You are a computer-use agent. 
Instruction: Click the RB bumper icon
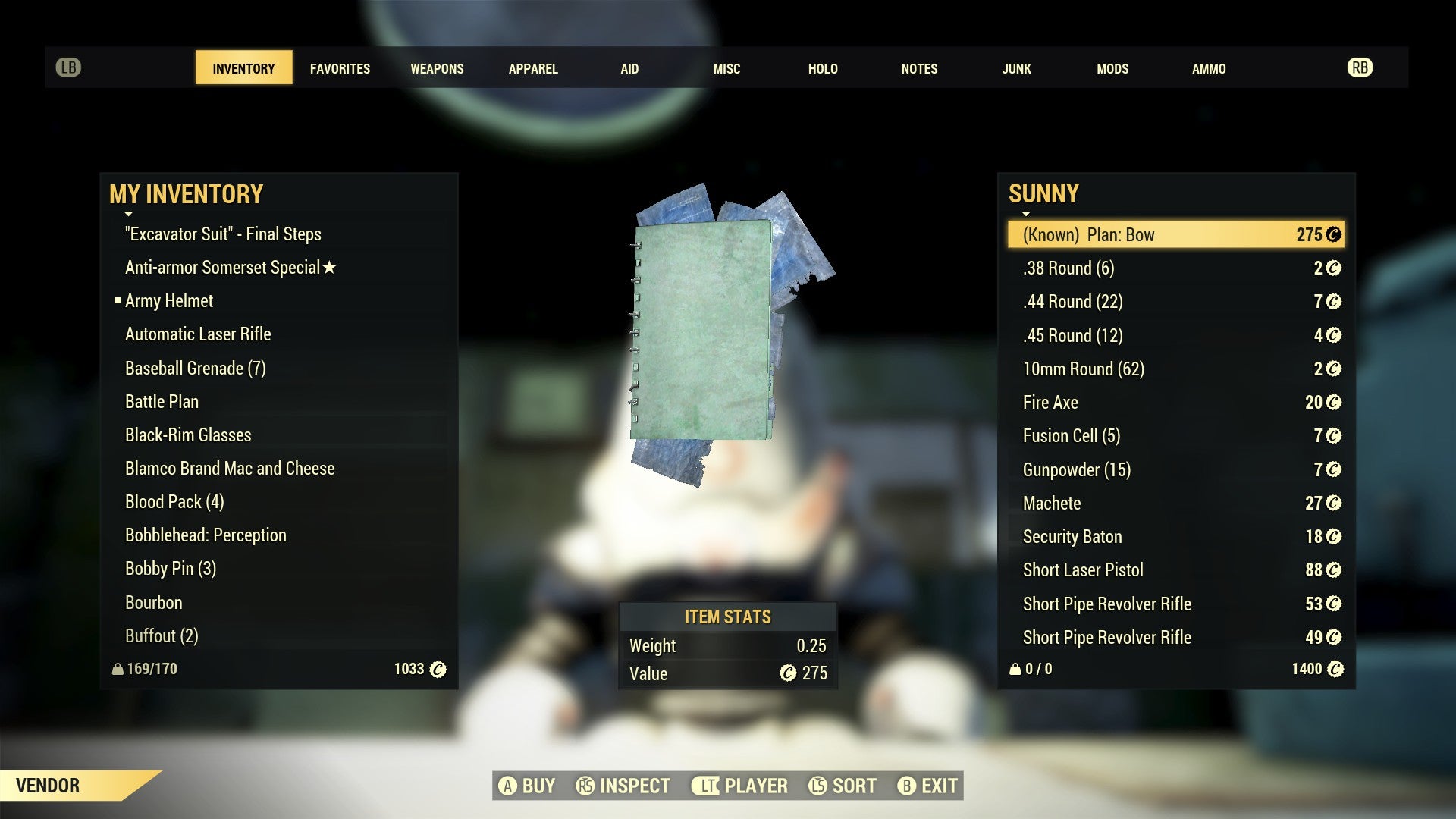click(x=1360, y=67)
